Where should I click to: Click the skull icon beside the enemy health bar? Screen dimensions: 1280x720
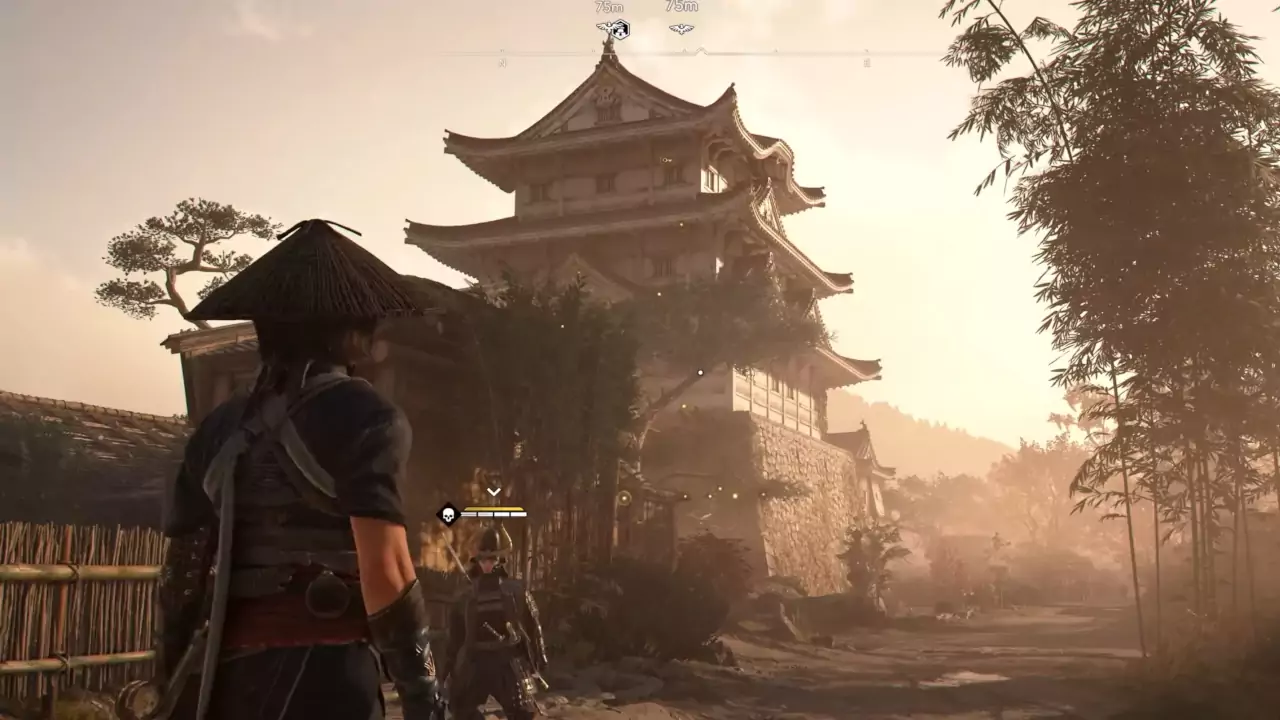tap(448, 516)
